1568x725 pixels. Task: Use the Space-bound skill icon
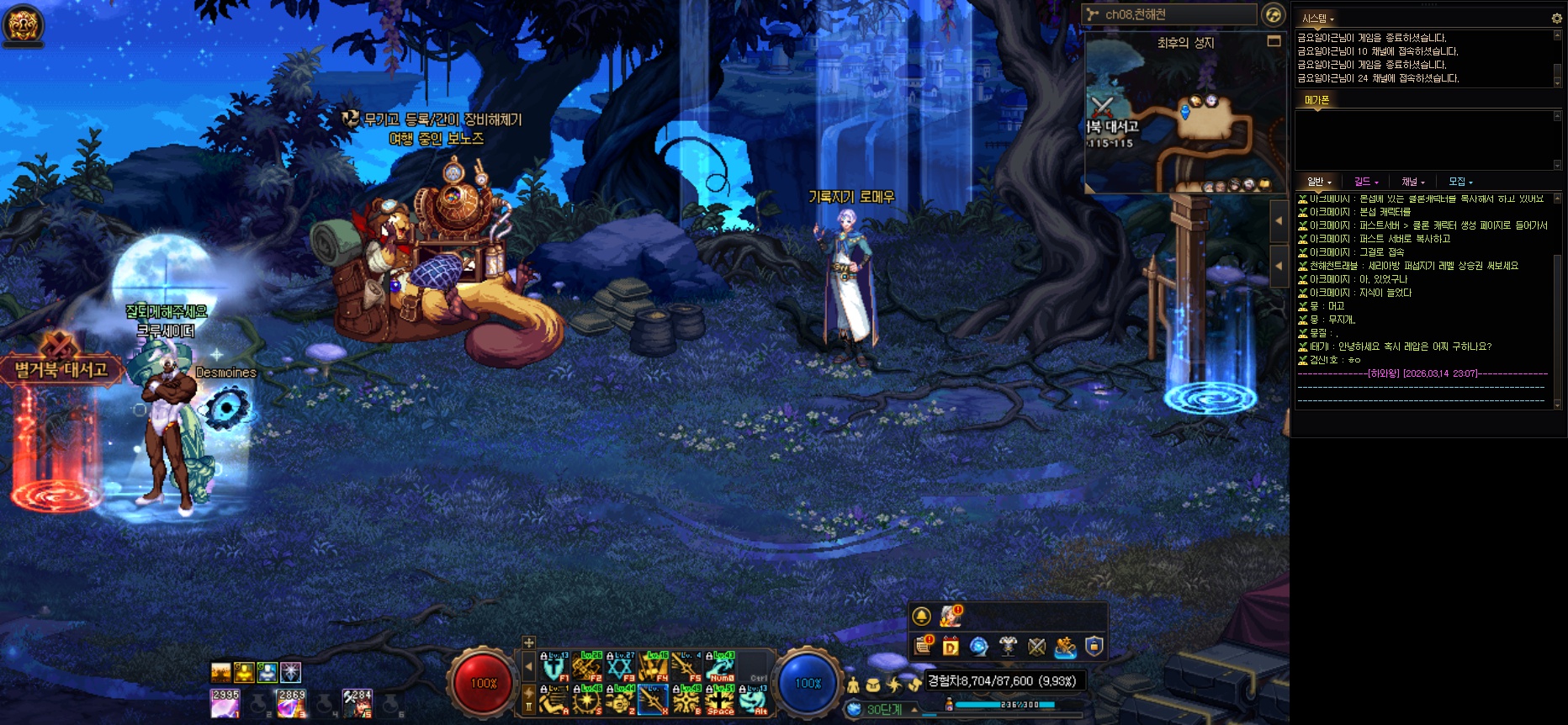720,700
